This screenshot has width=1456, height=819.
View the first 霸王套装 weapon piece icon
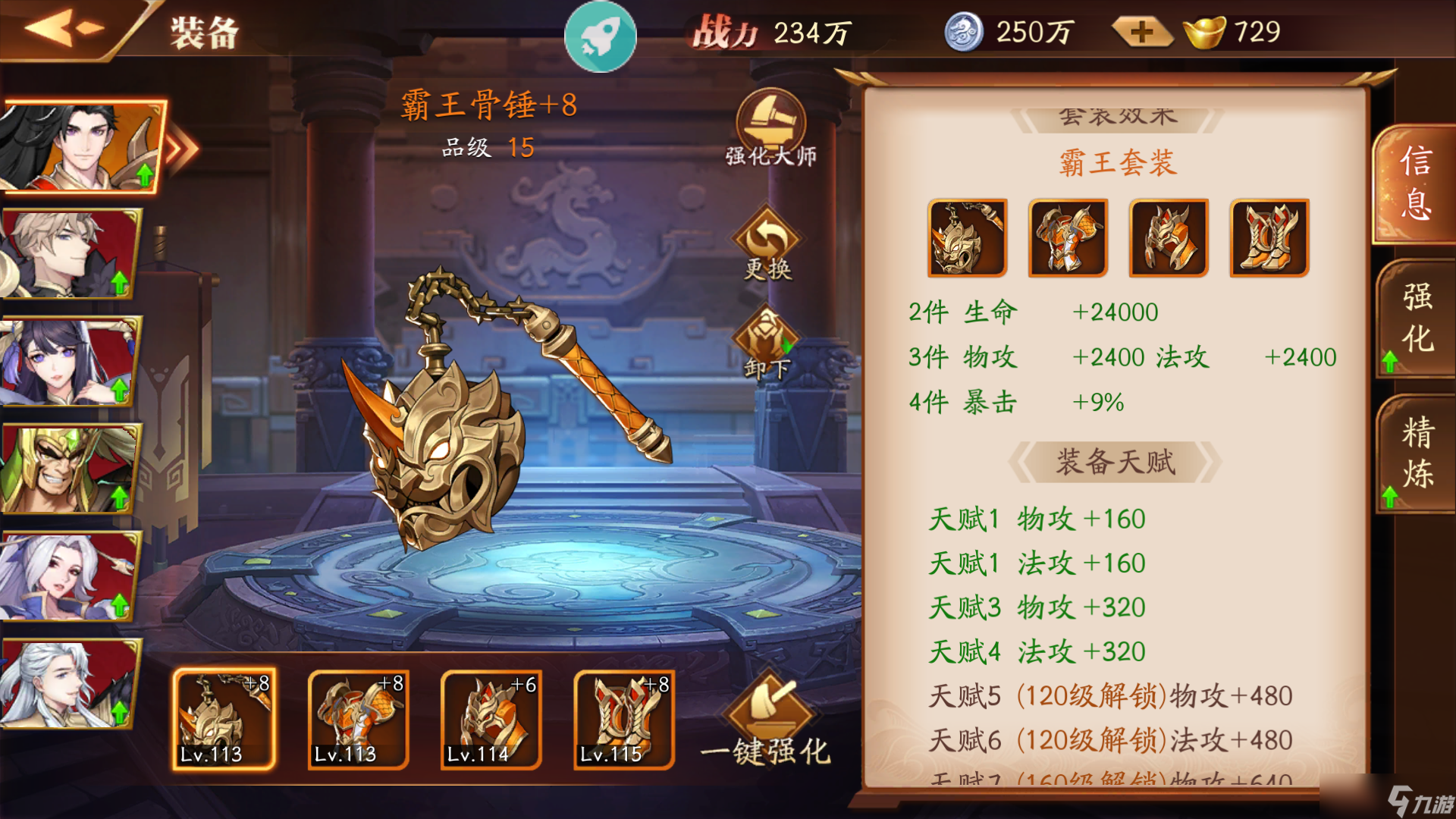coord(966,237)
